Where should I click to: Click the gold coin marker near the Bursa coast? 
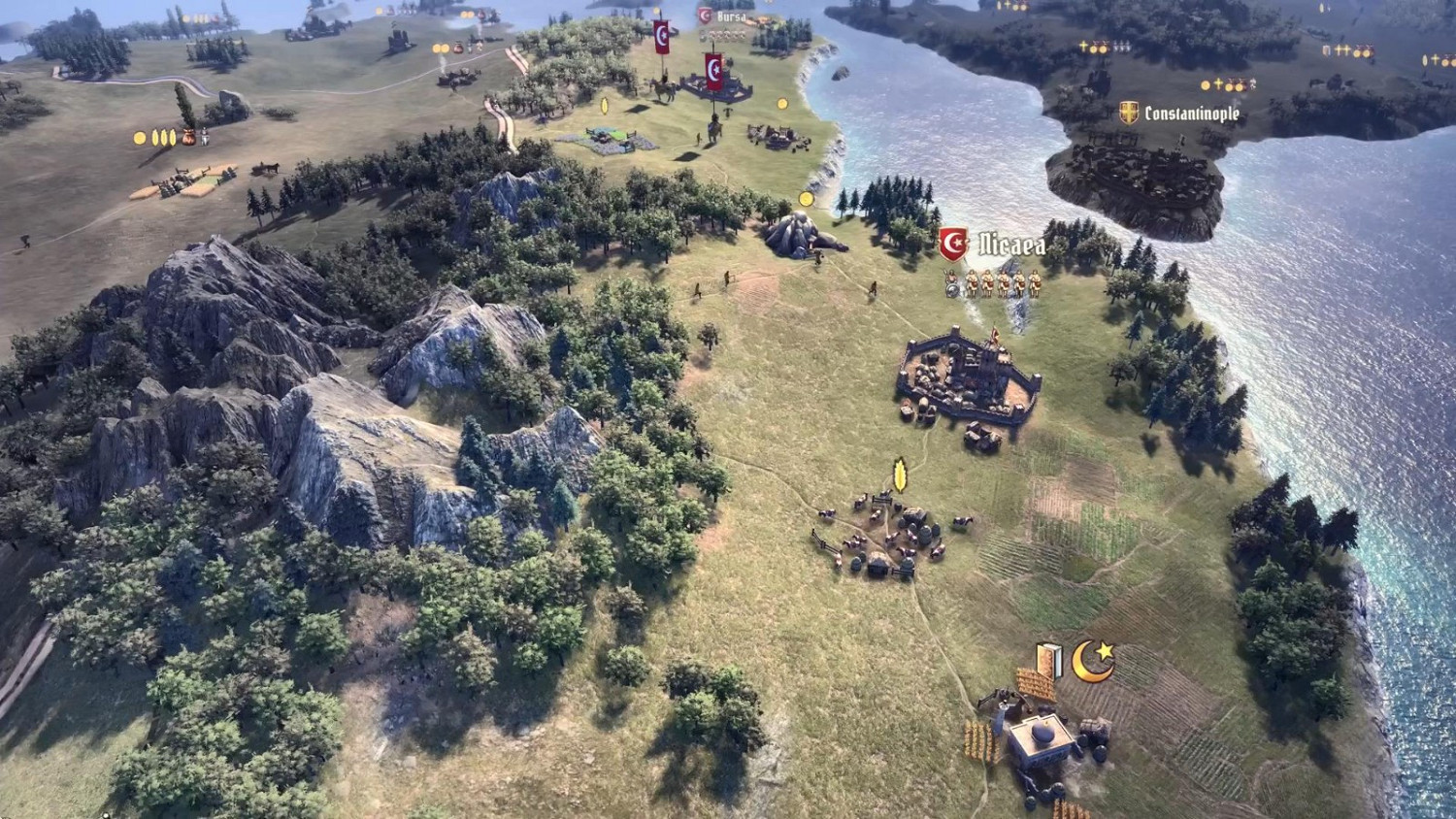pyautogui.click(x=782, y=104)
